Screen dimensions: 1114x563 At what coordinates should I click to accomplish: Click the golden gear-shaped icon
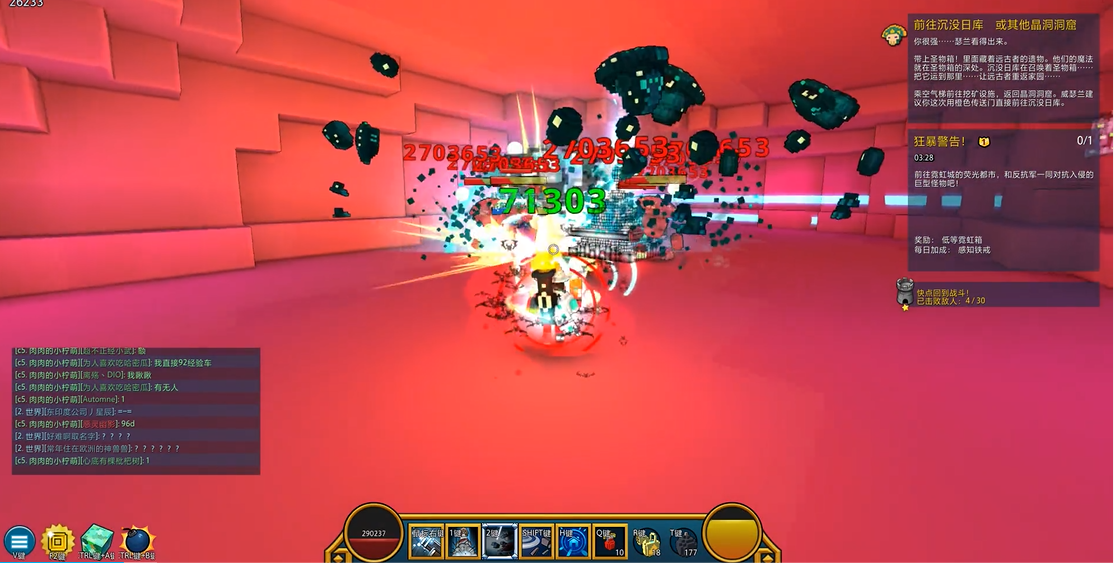click(58, 540)
